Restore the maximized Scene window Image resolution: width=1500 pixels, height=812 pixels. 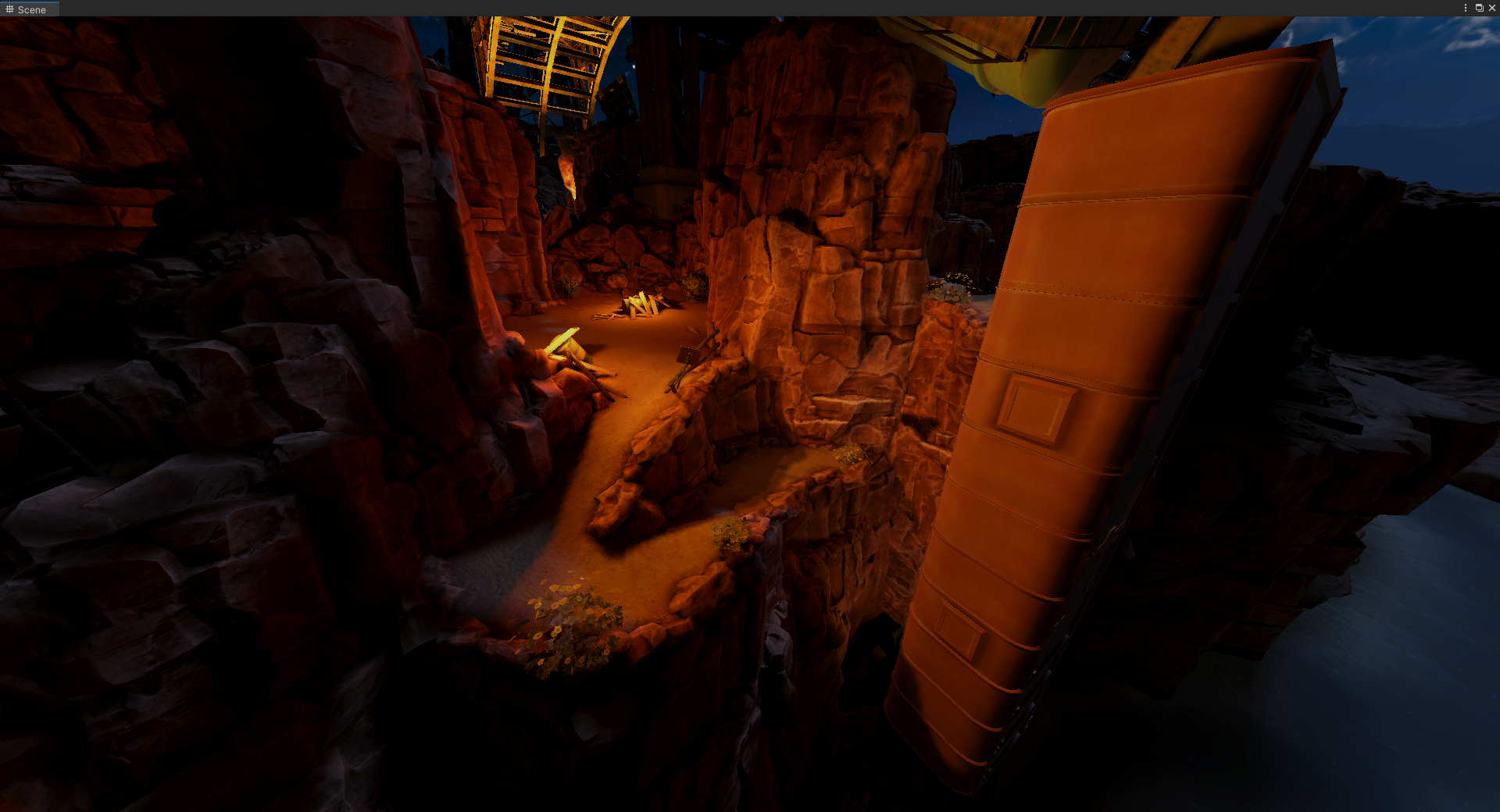point(1479,8)
